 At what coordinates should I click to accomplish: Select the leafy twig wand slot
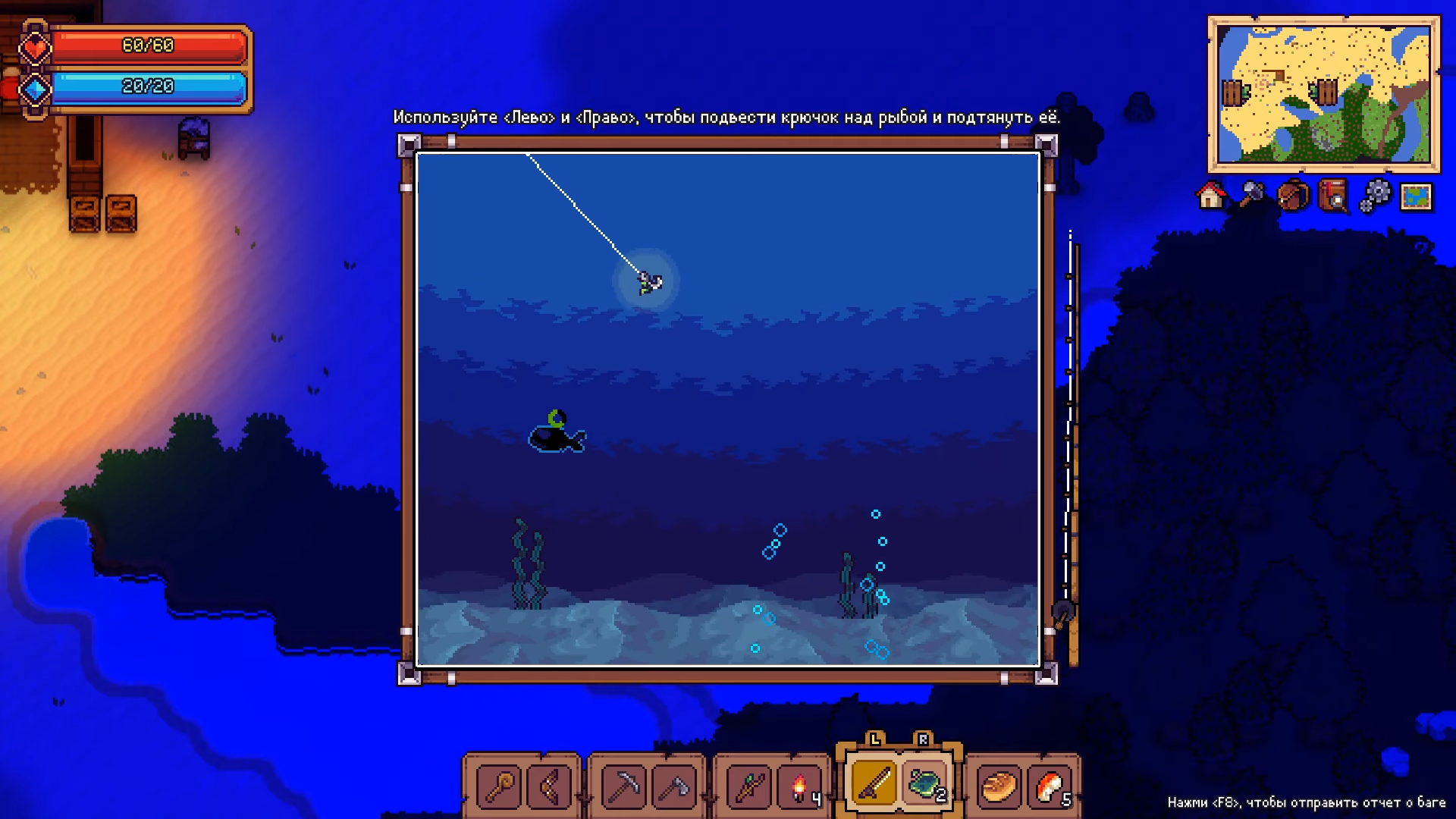(748, 786)
